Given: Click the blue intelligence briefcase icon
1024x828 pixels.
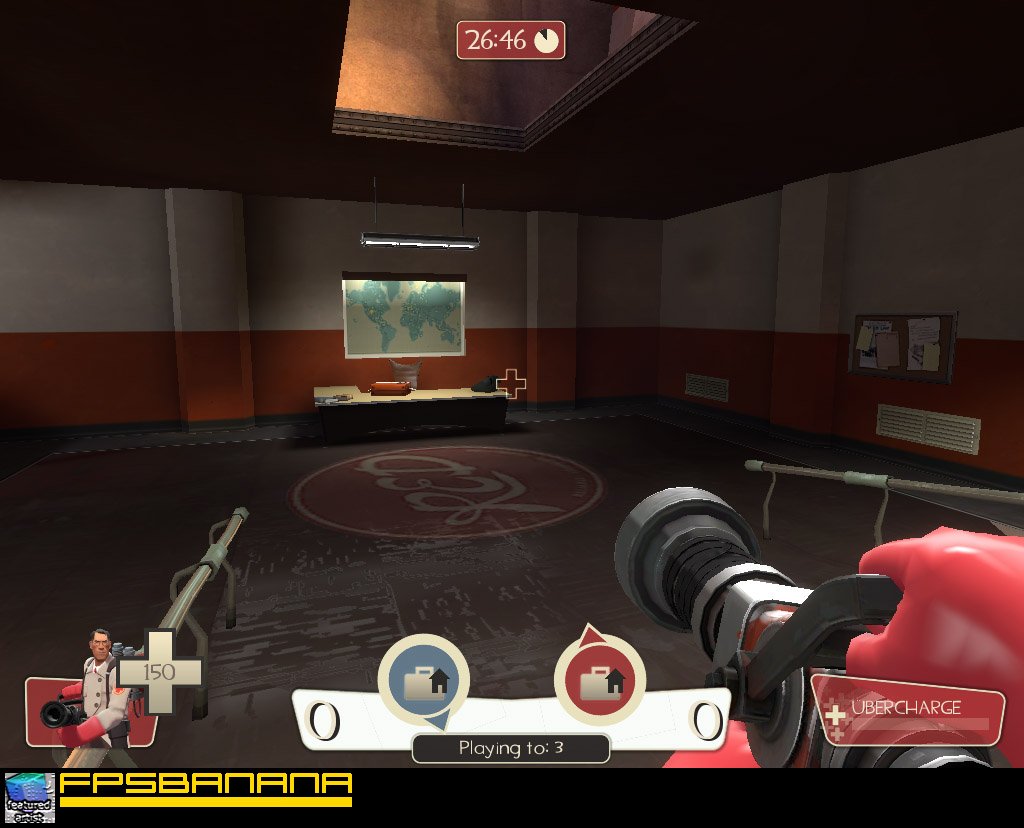Looking at the screenshot, I should [x=423, y=683].
